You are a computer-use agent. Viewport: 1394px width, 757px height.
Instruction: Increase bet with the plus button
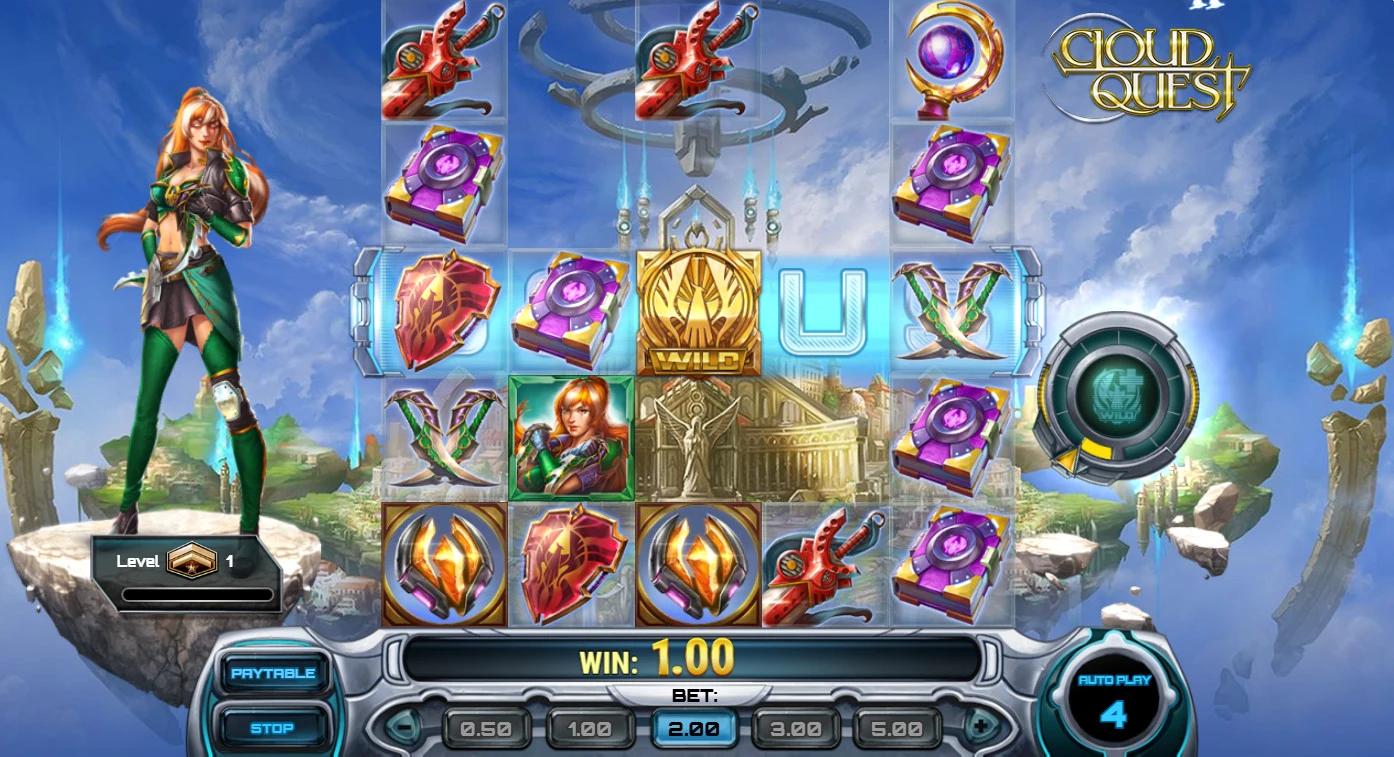click(x=980, y=726)
